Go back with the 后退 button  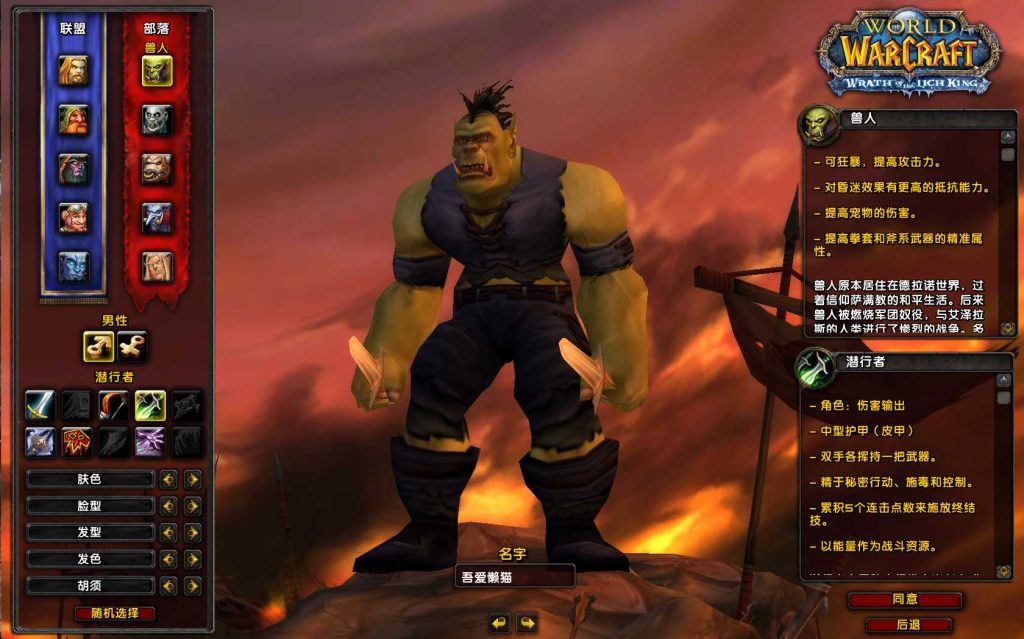pyautogui.click(x=907, y=624)
